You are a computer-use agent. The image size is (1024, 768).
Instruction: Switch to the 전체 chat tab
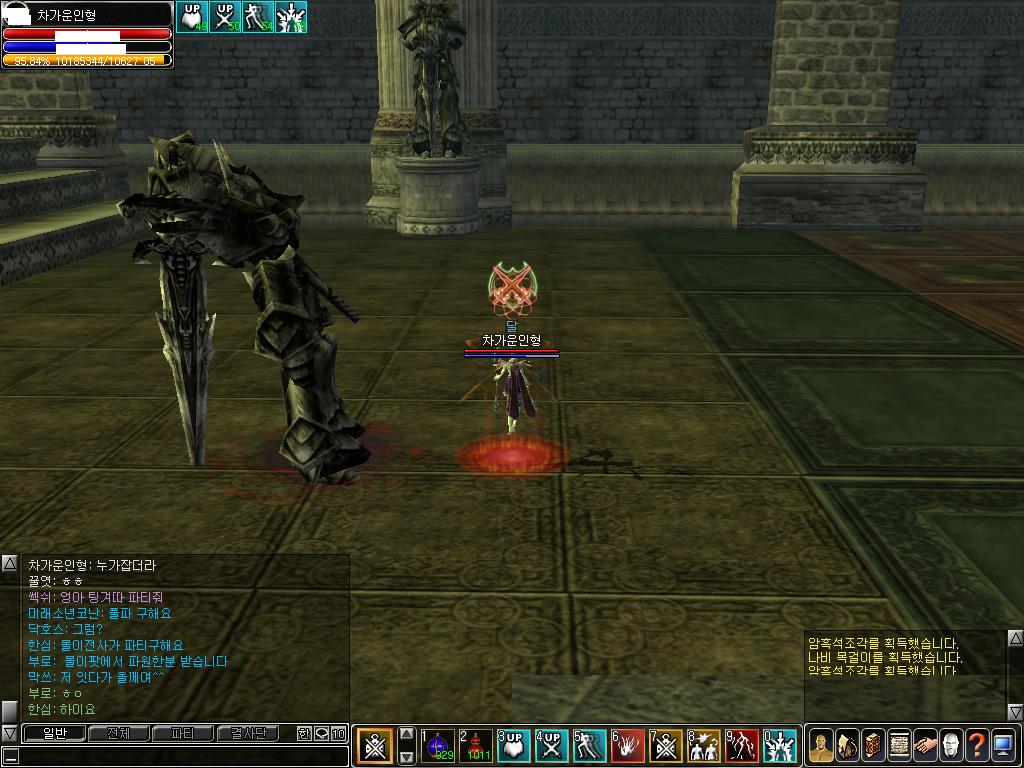click(x=118, y=734)
